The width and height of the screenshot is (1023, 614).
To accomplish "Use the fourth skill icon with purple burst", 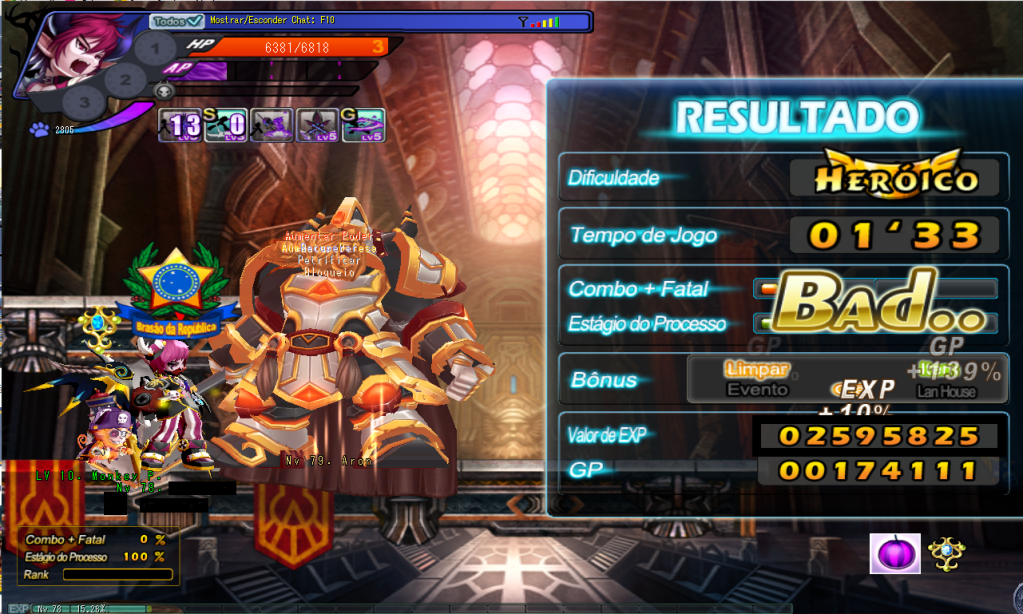I will click(x=318, y=126).
